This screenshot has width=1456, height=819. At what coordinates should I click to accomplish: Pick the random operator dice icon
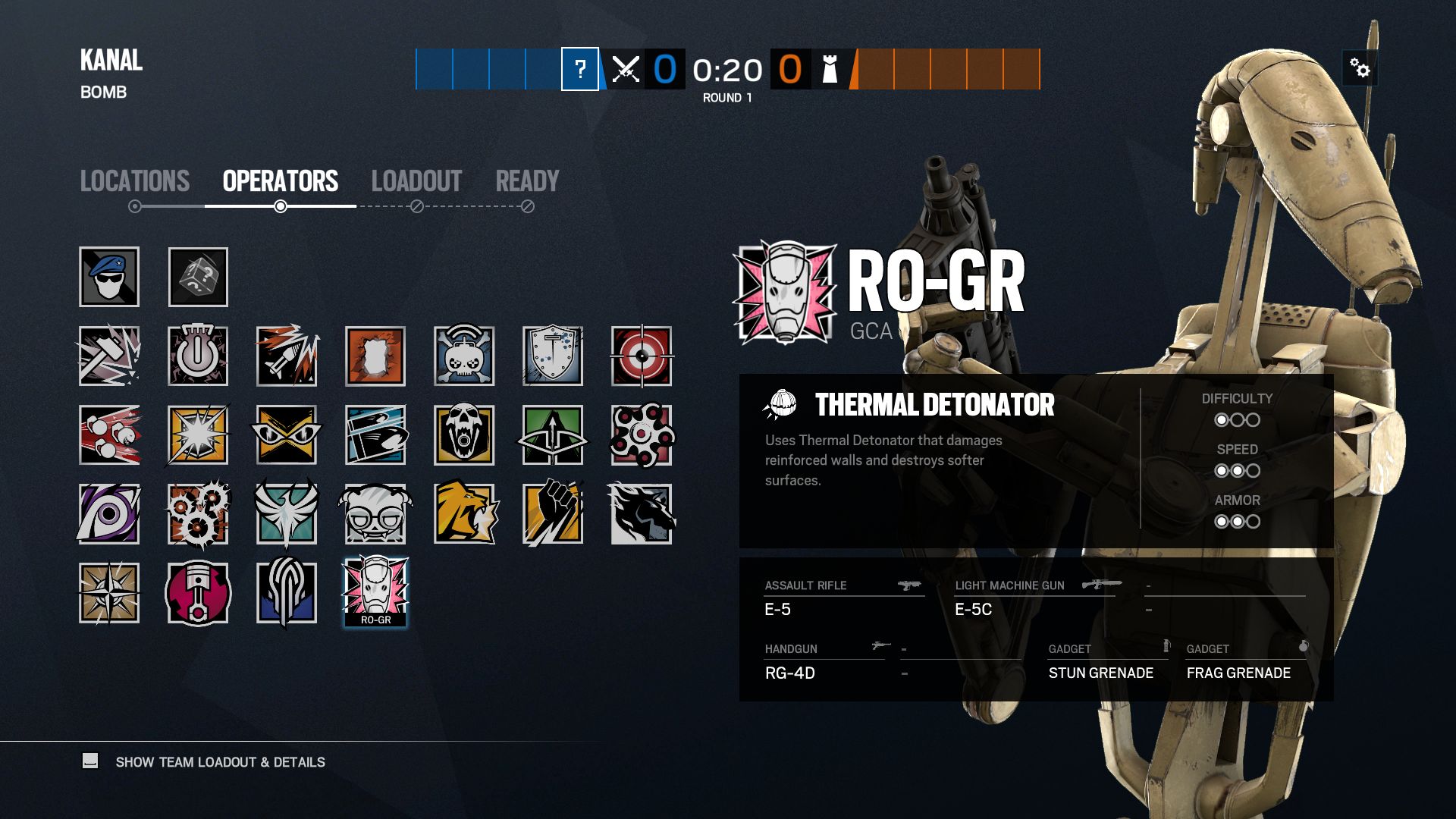[x=198, y=277]
